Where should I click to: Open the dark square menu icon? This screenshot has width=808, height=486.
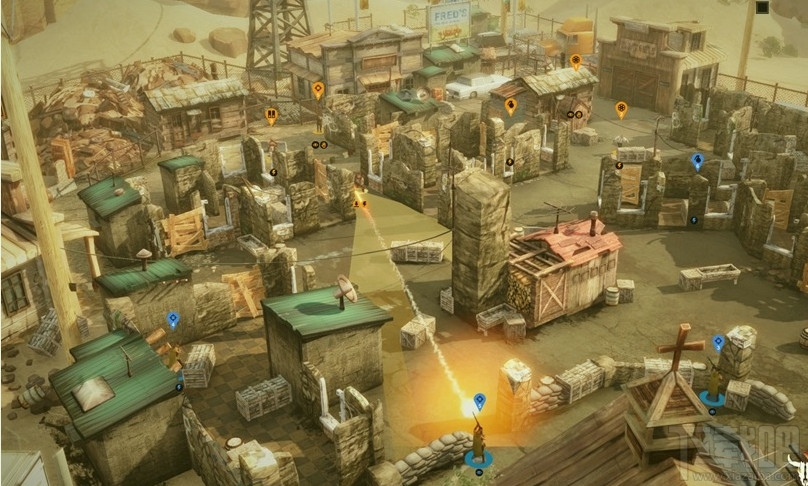[x=762, y=8]
